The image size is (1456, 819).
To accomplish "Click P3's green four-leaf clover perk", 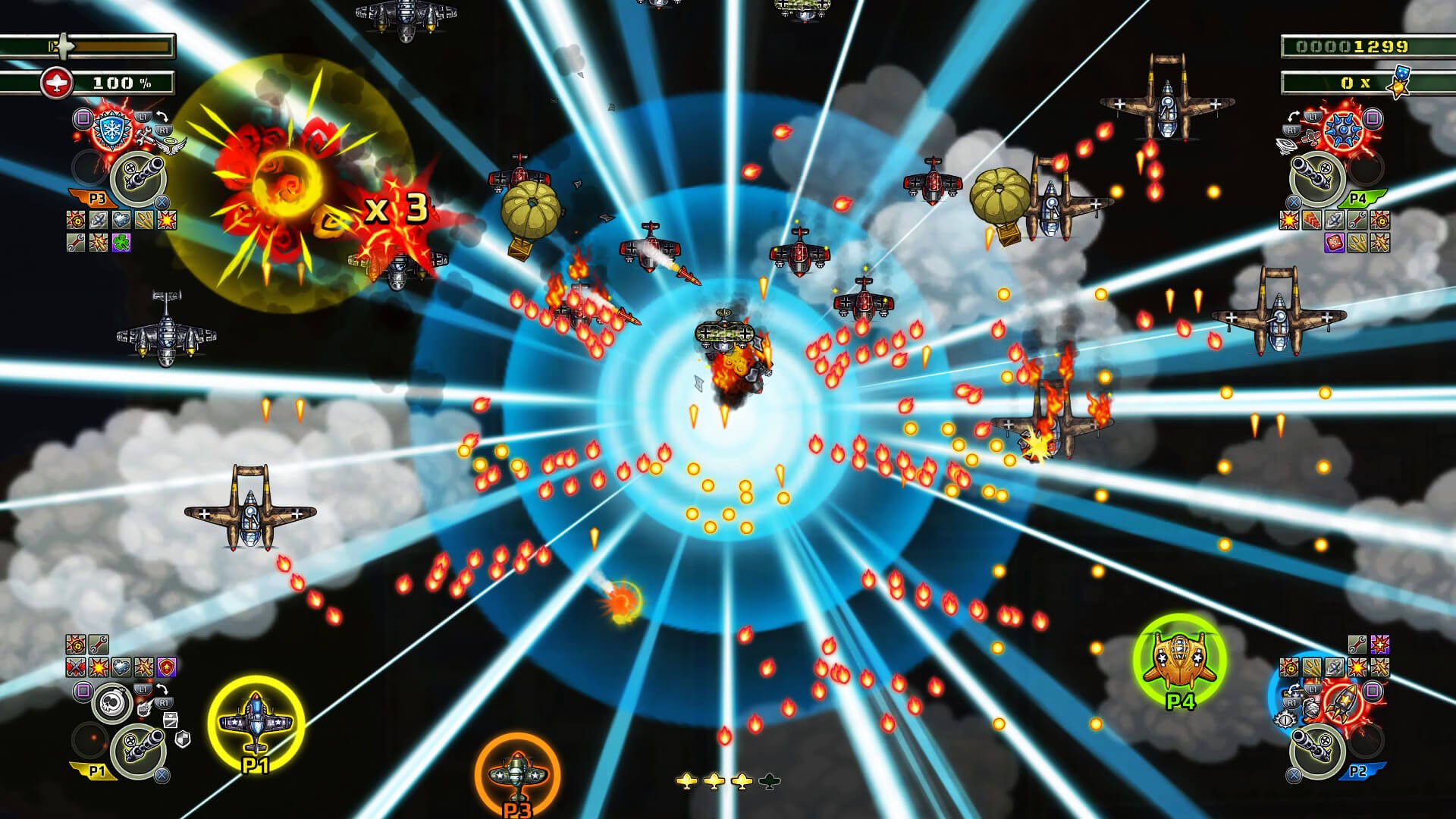I will tap(121, 242).
